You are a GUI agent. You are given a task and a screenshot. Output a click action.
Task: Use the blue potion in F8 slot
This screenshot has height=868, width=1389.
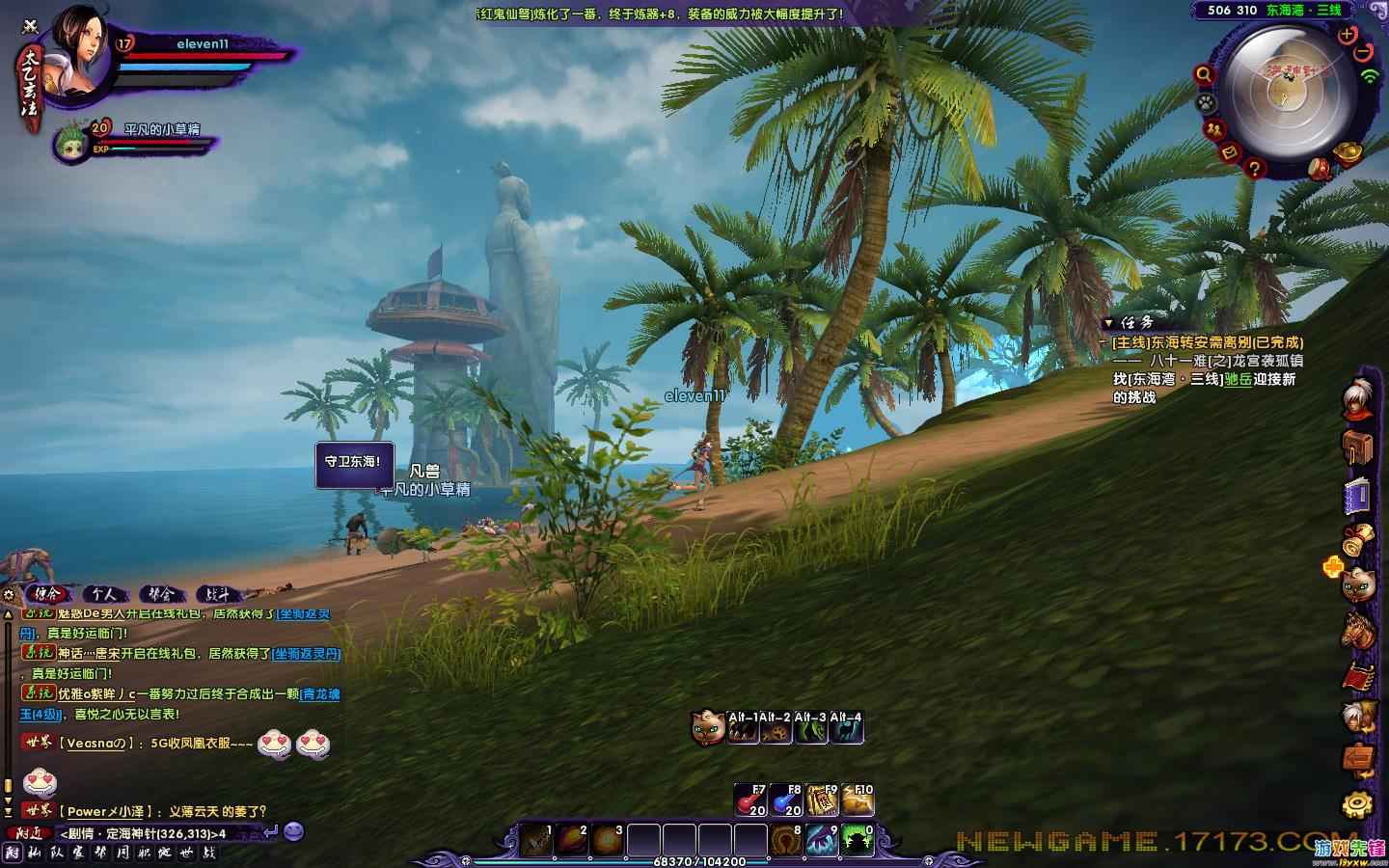(x=786, y=800)
